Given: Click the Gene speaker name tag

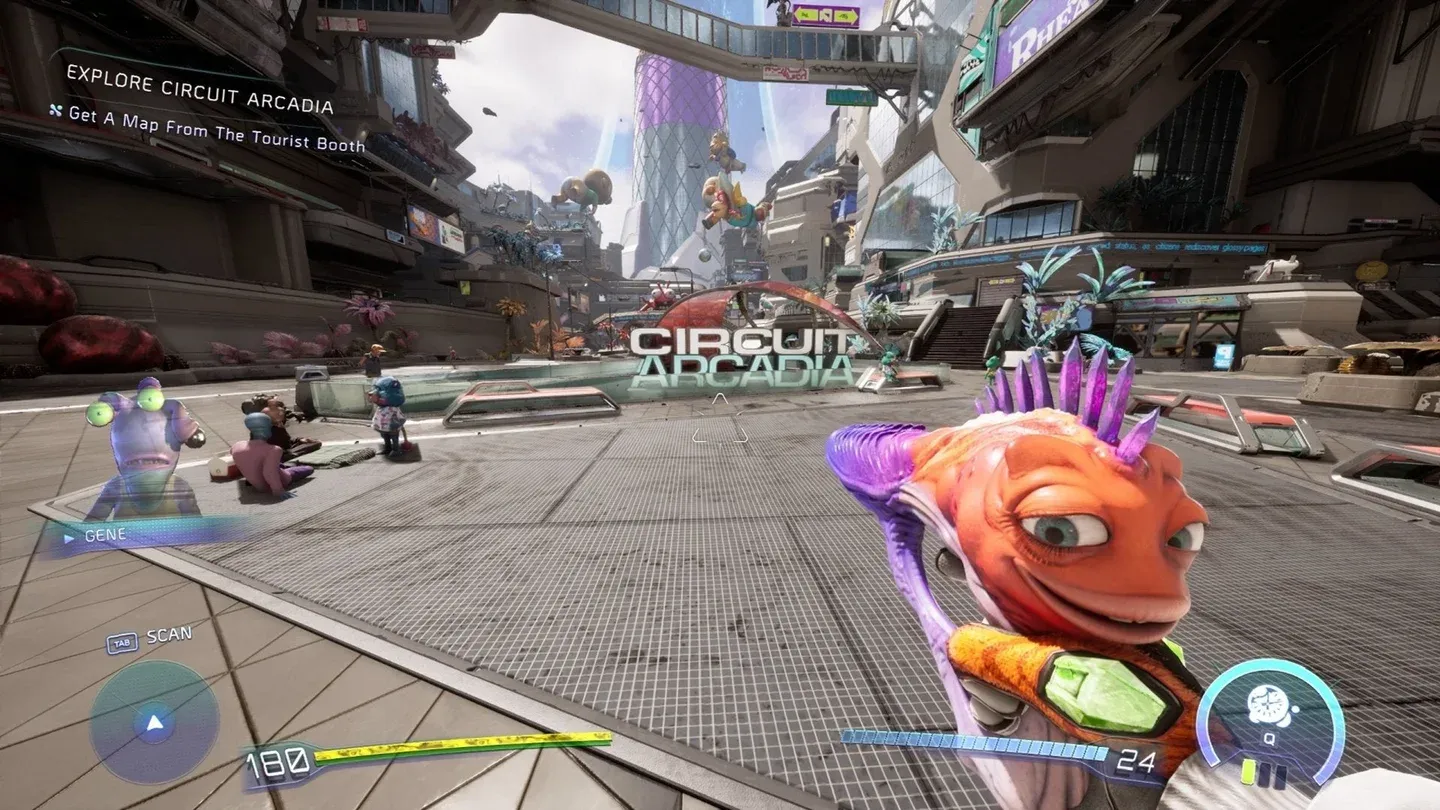Looking at the screenshot, I should tap(105, 535).
